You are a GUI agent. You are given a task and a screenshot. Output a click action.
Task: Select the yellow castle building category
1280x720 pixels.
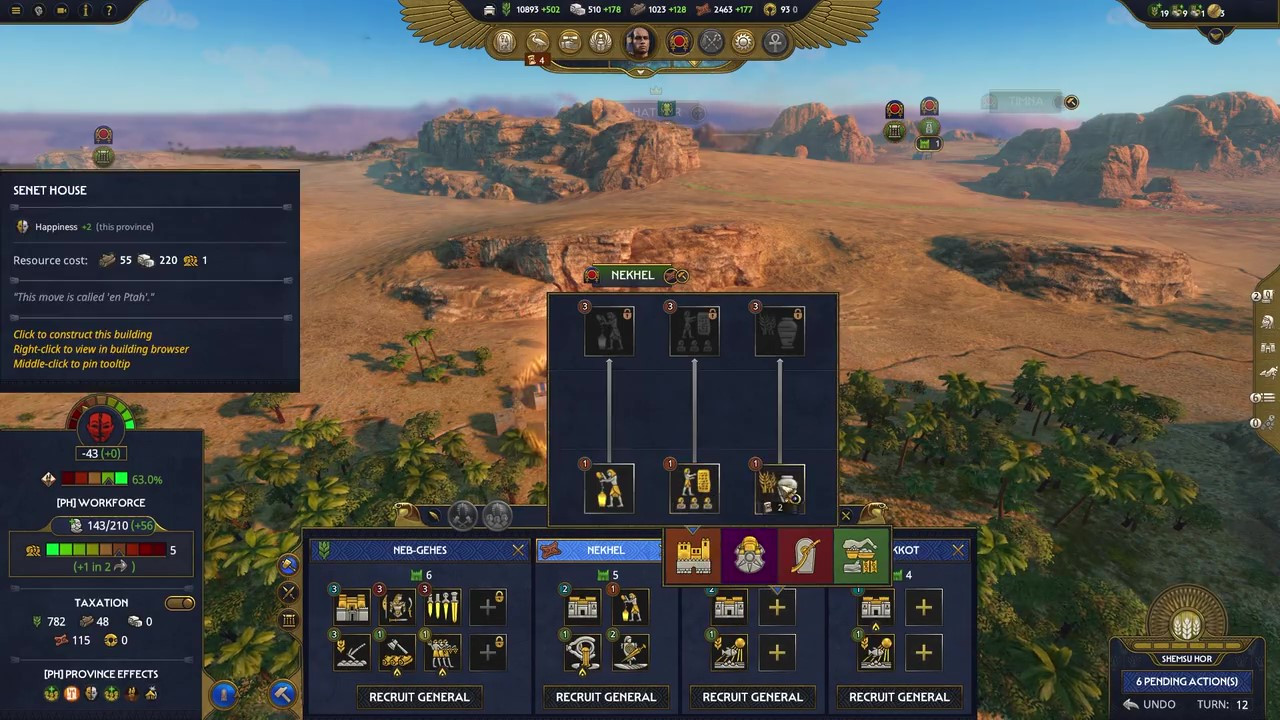coord(693,556)
